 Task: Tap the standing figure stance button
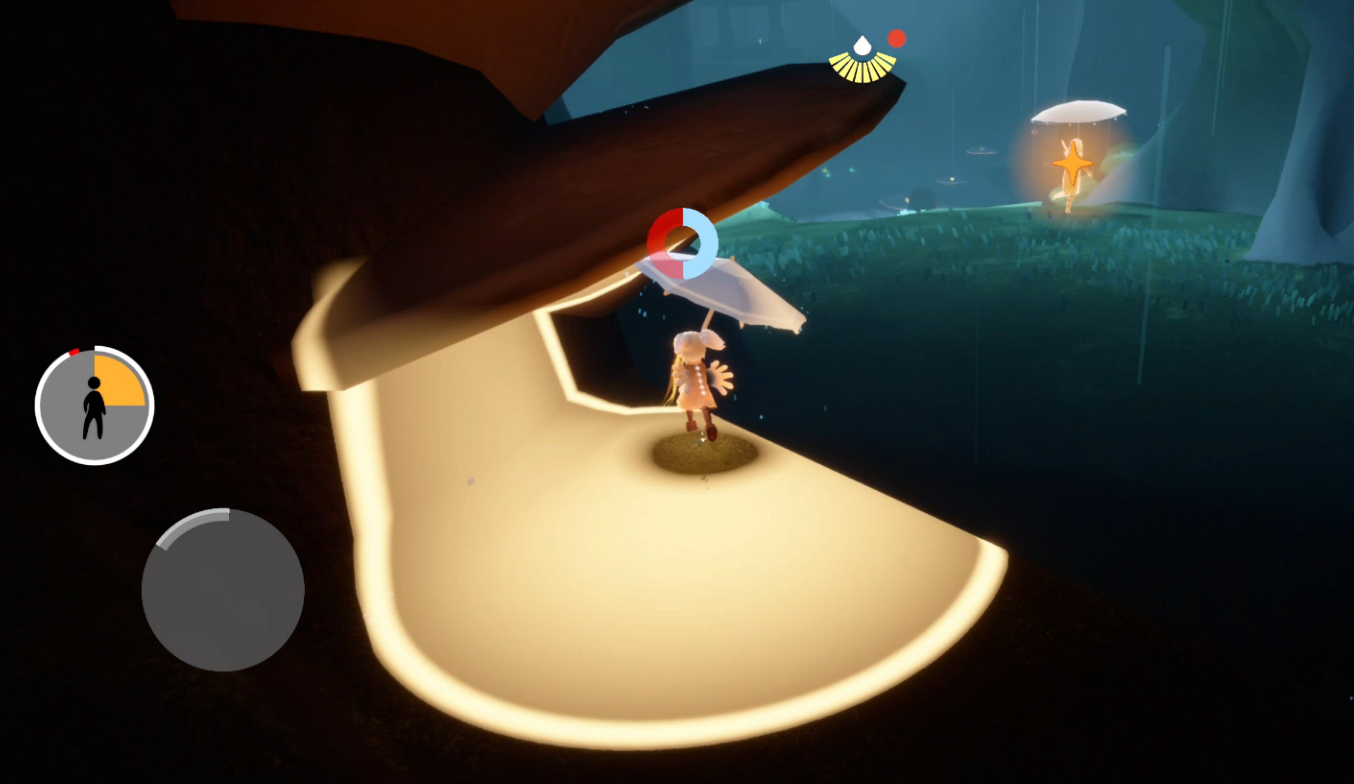[94, 406]
